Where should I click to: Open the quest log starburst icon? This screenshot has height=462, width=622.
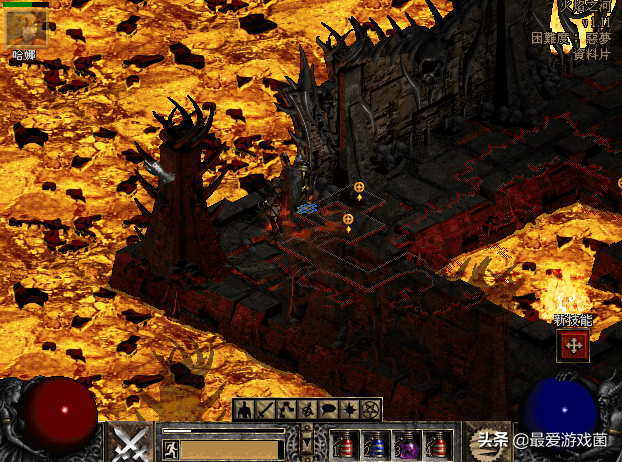coord(349,409)
